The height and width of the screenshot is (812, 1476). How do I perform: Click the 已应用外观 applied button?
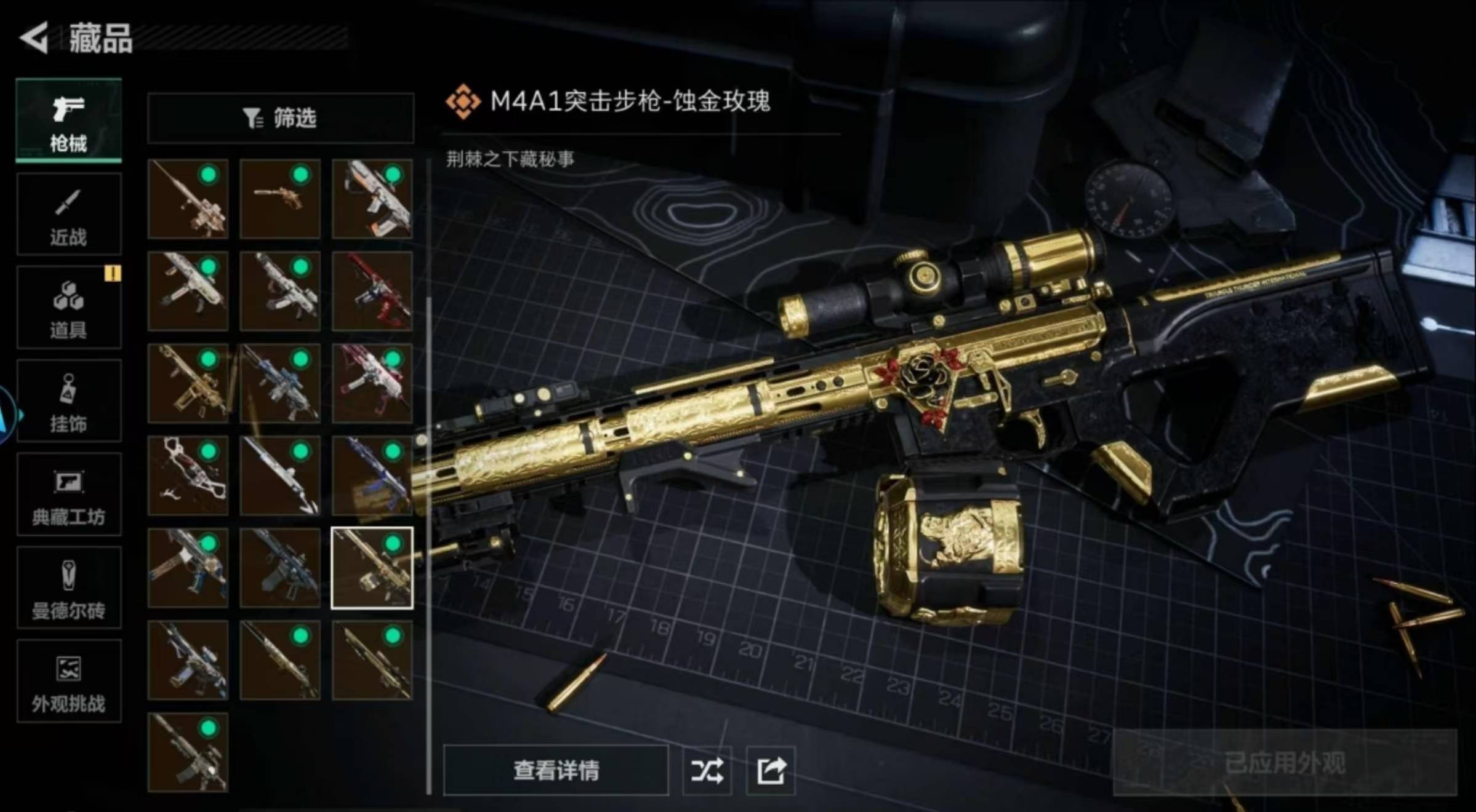1284,763
